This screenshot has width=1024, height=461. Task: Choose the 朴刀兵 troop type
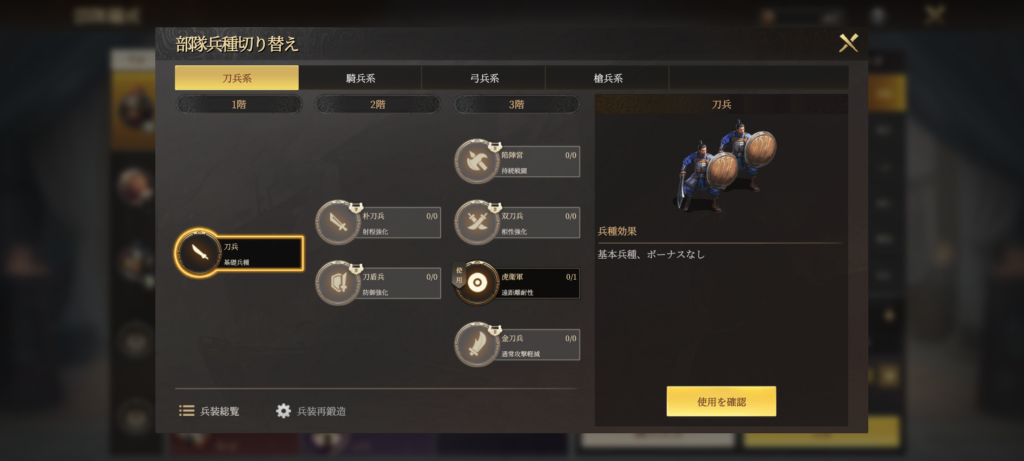[380, 223]
